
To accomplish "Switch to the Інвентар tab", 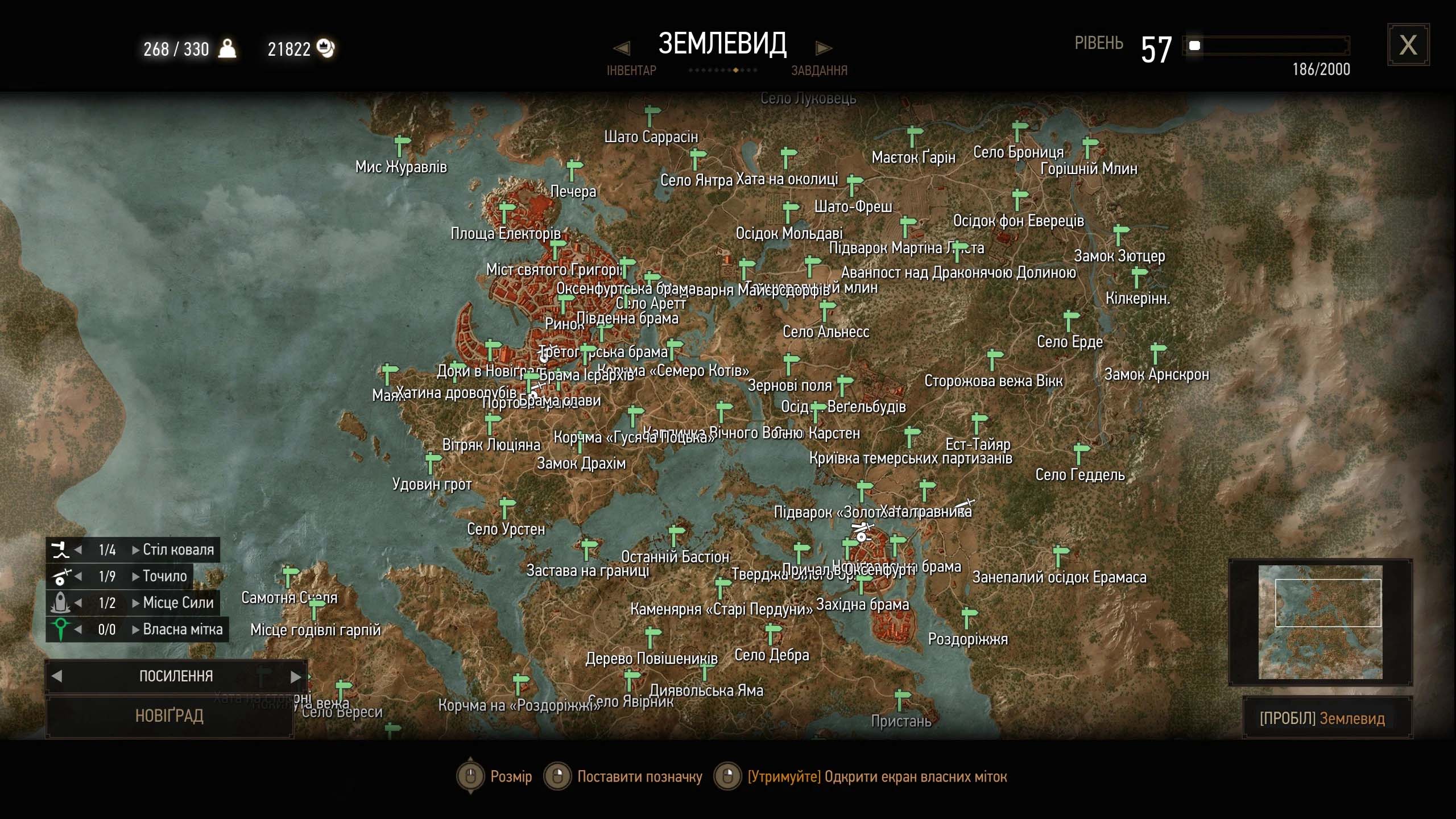I will 631,71.
